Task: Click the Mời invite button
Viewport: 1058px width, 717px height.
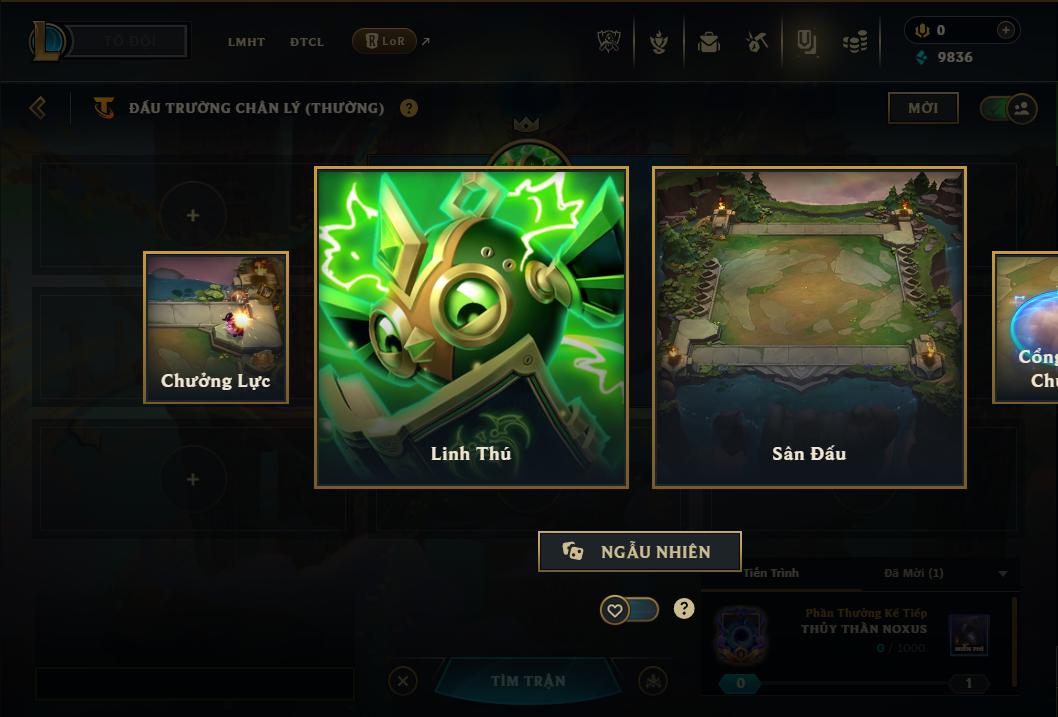Action: pos(922,108)
